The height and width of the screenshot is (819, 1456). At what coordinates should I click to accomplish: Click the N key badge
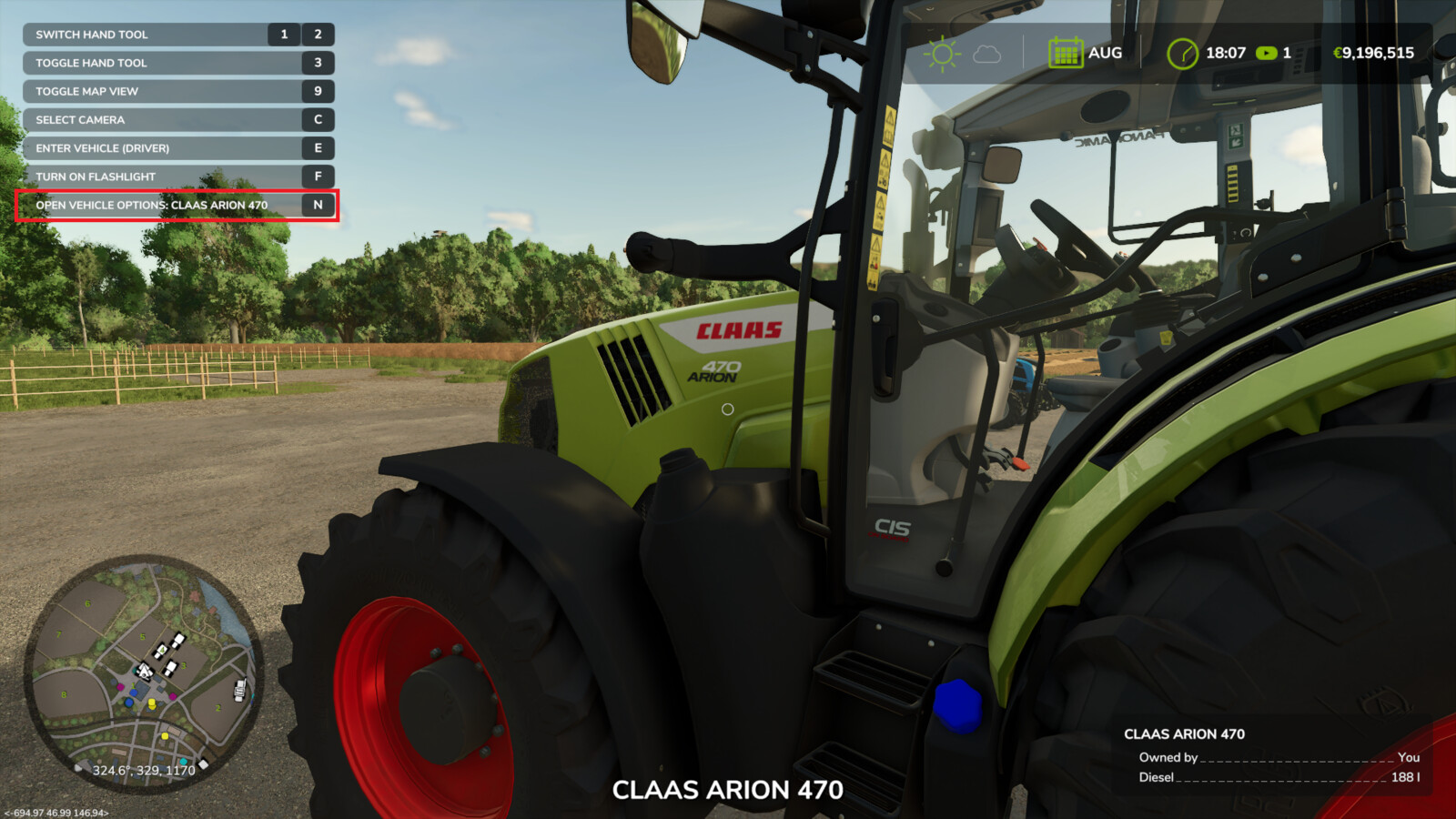[x=316, y=206]
